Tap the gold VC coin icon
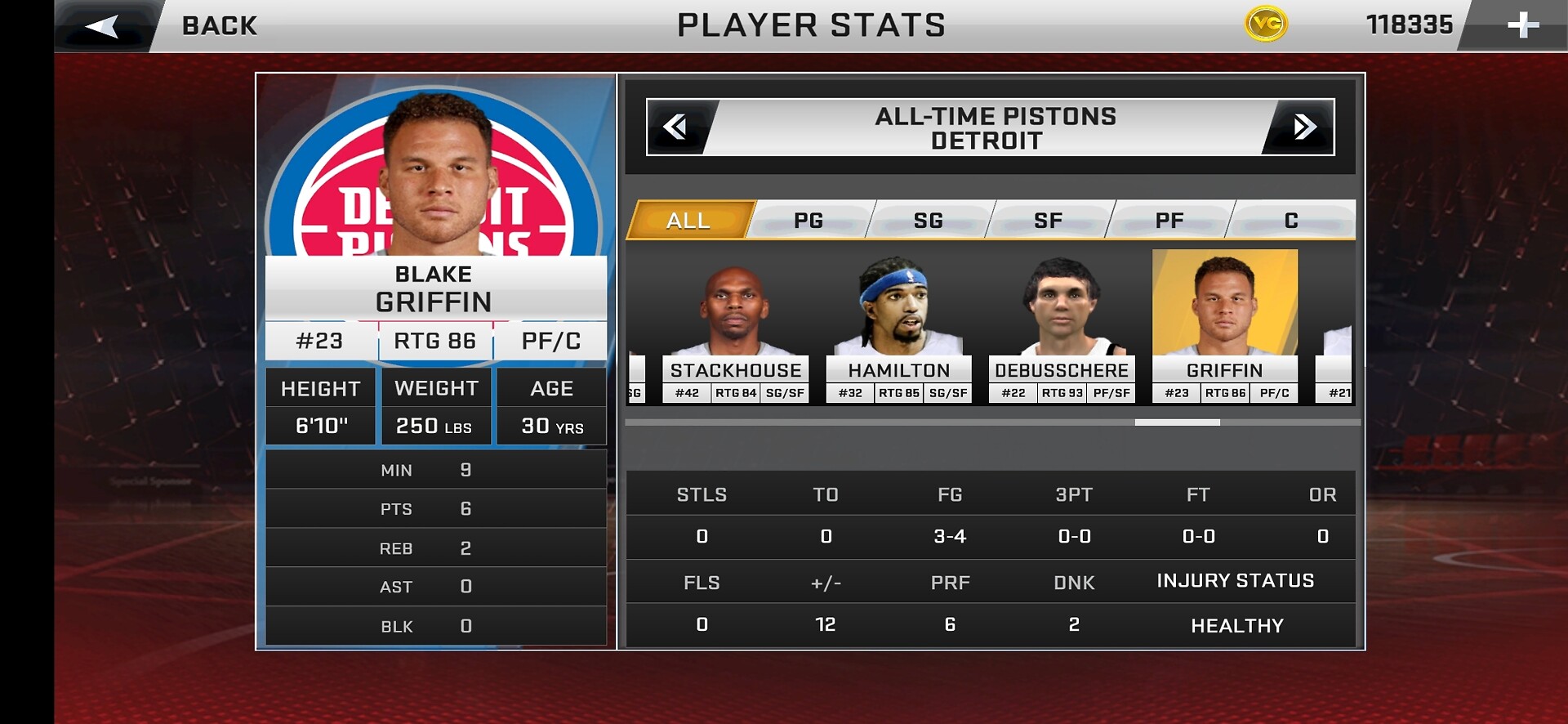 coord(1266,25)
